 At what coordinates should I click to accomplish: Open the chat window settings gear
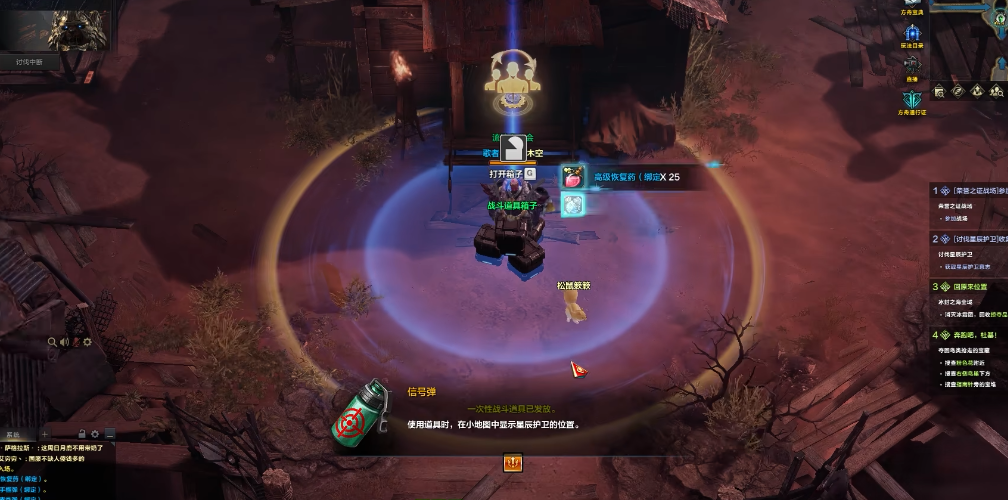tap(96, 433)
